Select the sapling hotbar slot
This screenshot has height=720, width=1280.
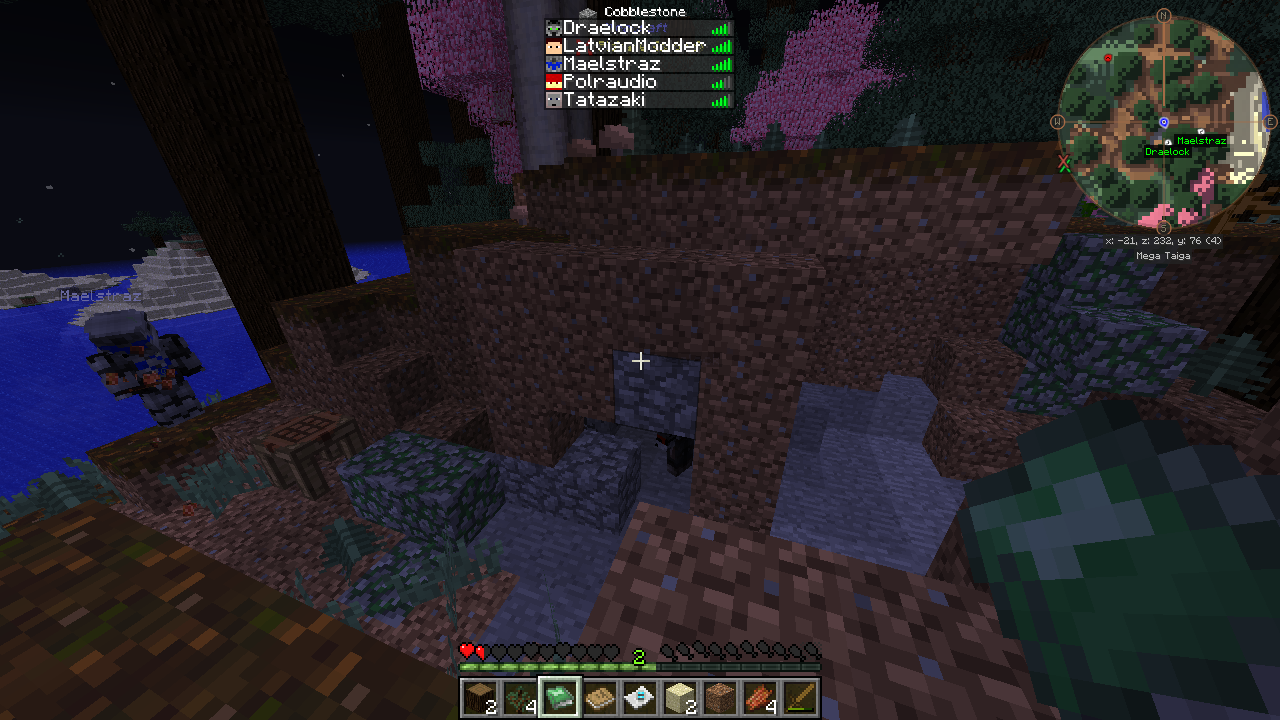[x=518, y=697]
